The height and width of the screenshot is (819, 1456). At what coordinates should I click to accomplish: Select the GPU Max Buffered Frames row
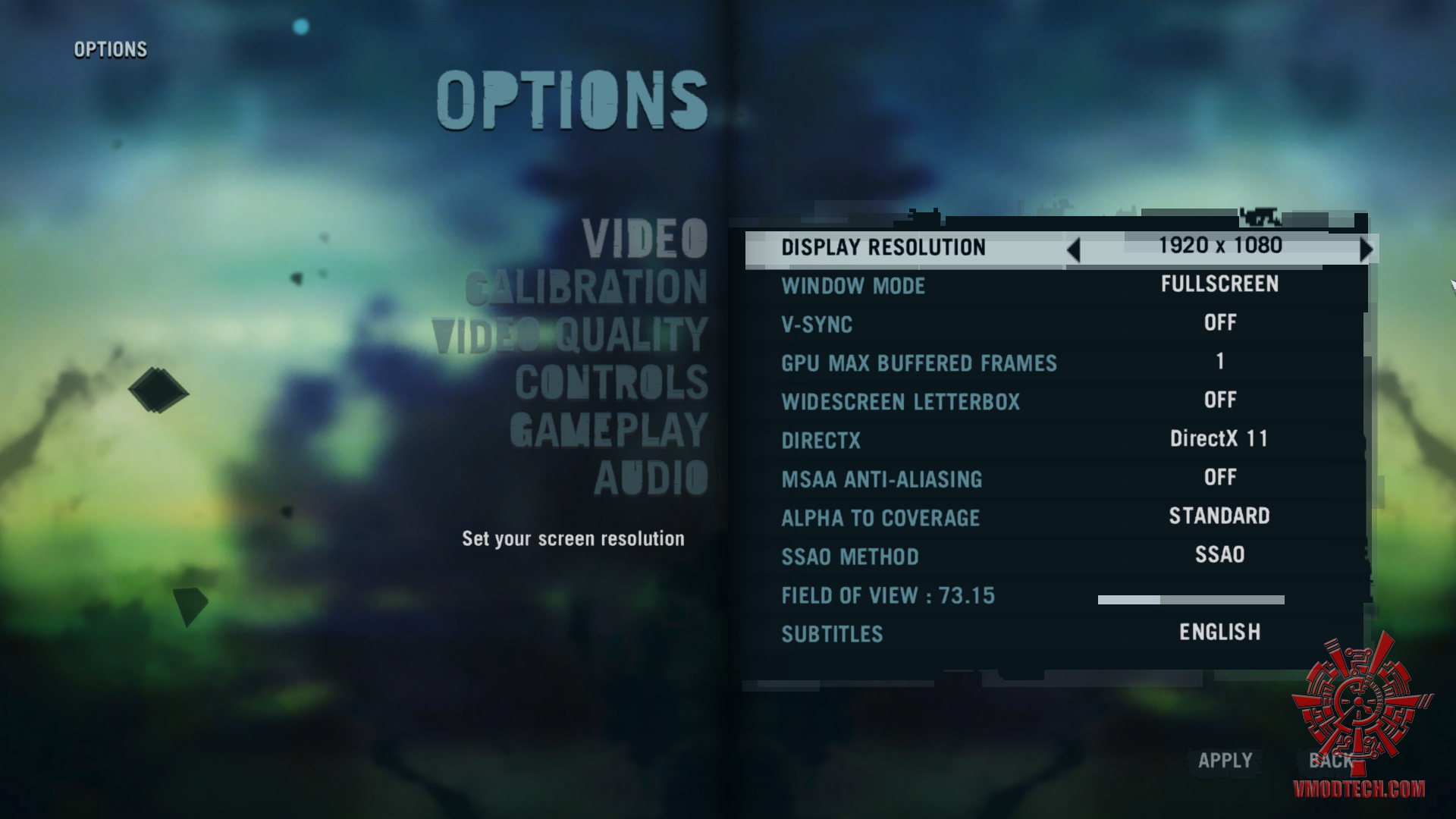pyautogui.click(x=918, y=363)
